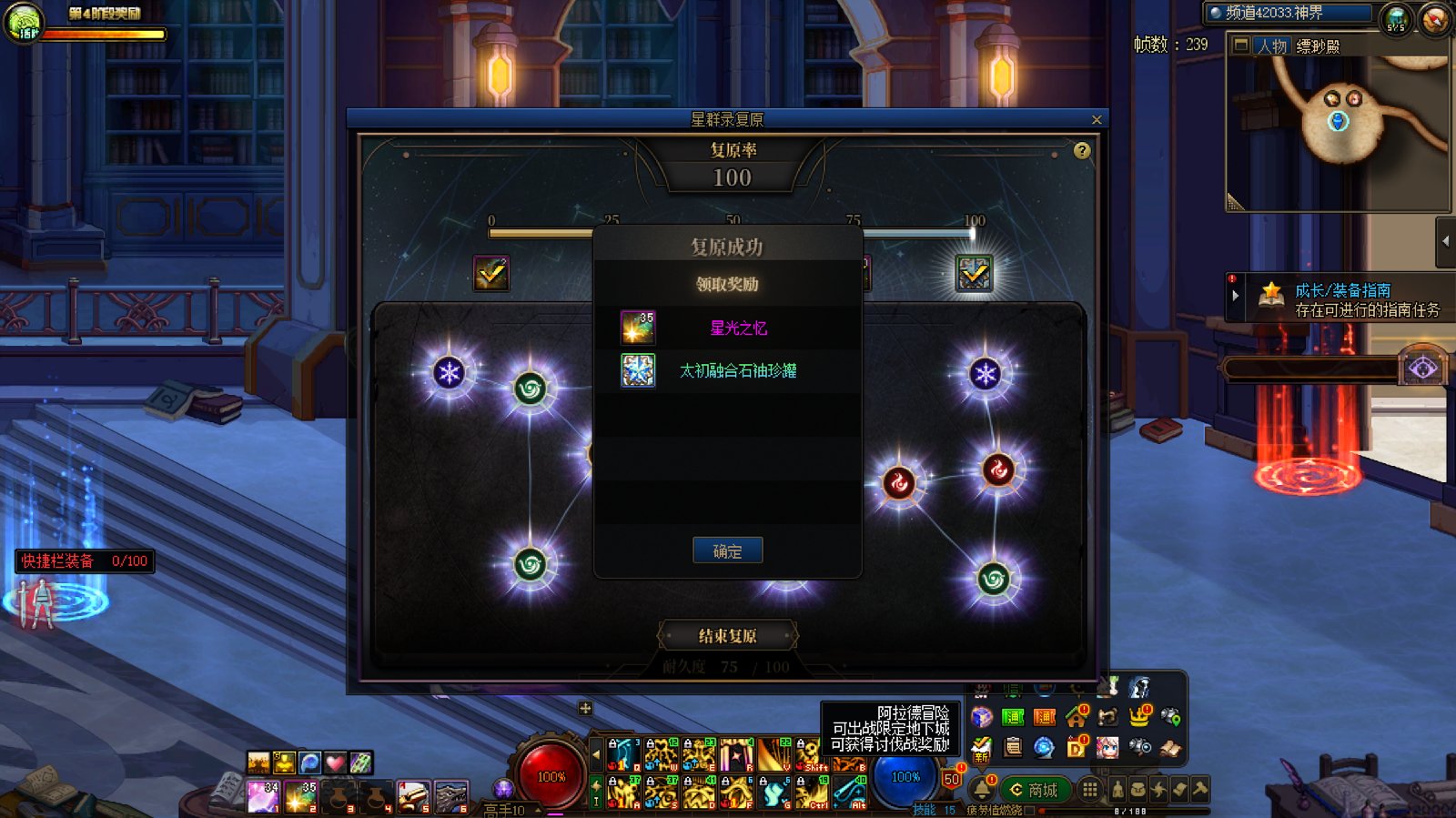Select the 太初融合石抽珍罐 reward icon
Screen dimensions: 1456x818
(638, 370)
